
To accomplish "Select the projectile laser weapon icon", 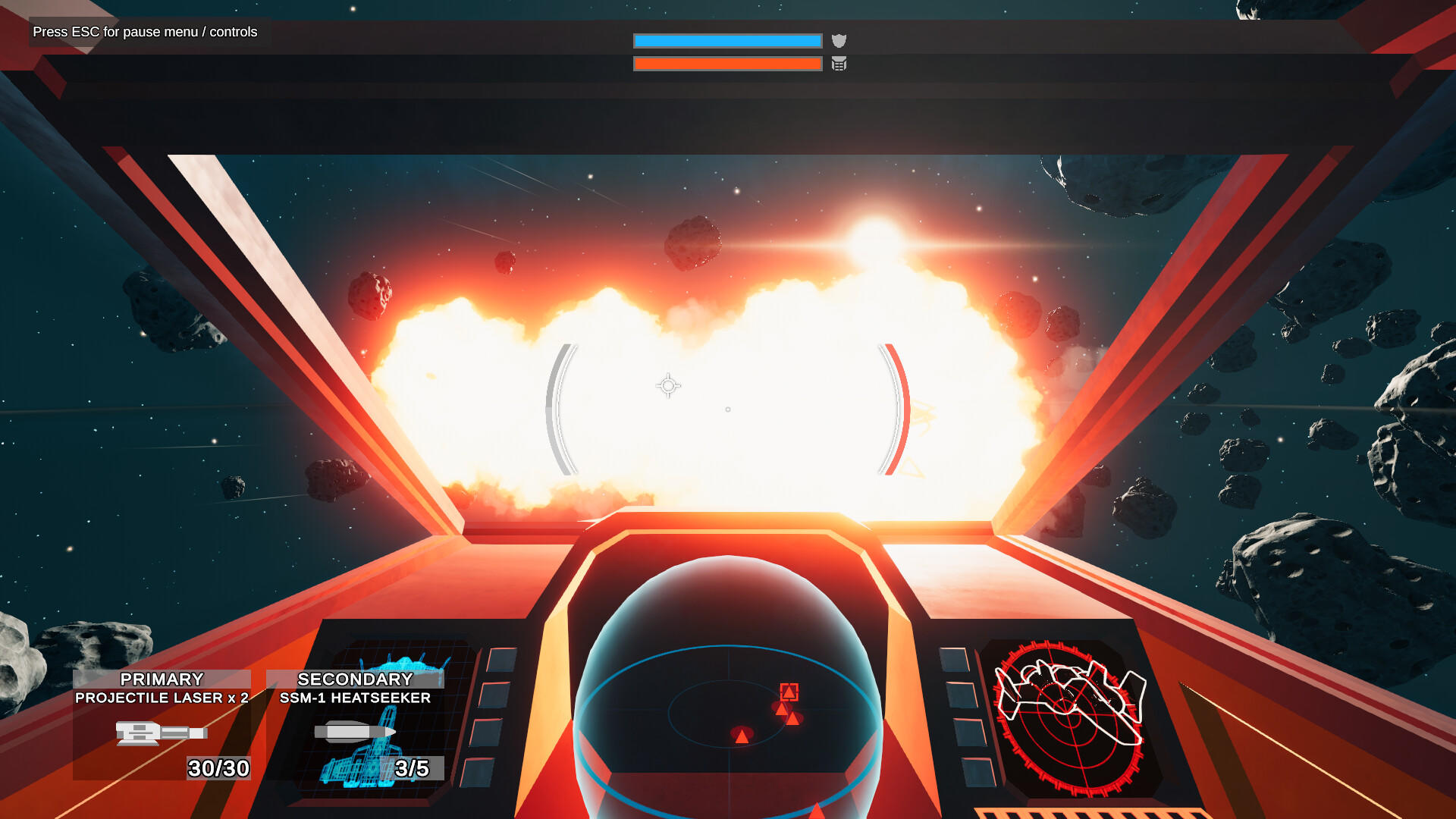I will pyautogui.click(x=159, y=732).
